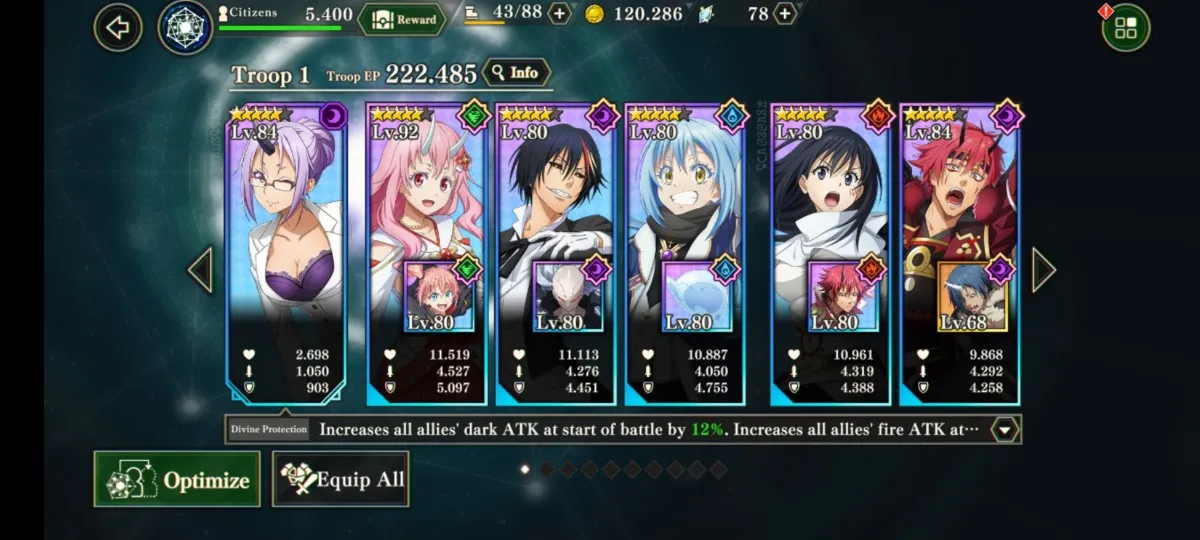Screen dimensions: 1200x540
Task: Tap the Equip All button
Action: pos(341,480)
